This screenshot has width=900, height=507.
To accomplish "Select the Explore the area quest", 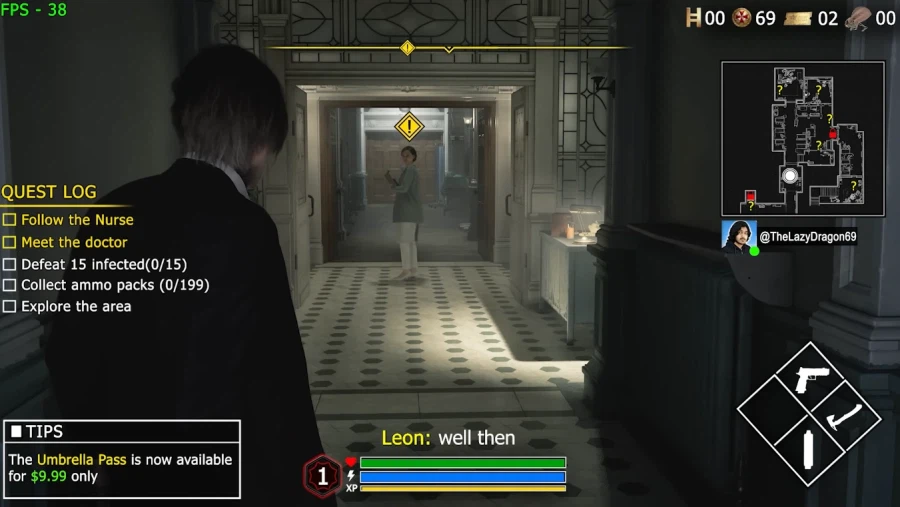I will tap(76, 307).
